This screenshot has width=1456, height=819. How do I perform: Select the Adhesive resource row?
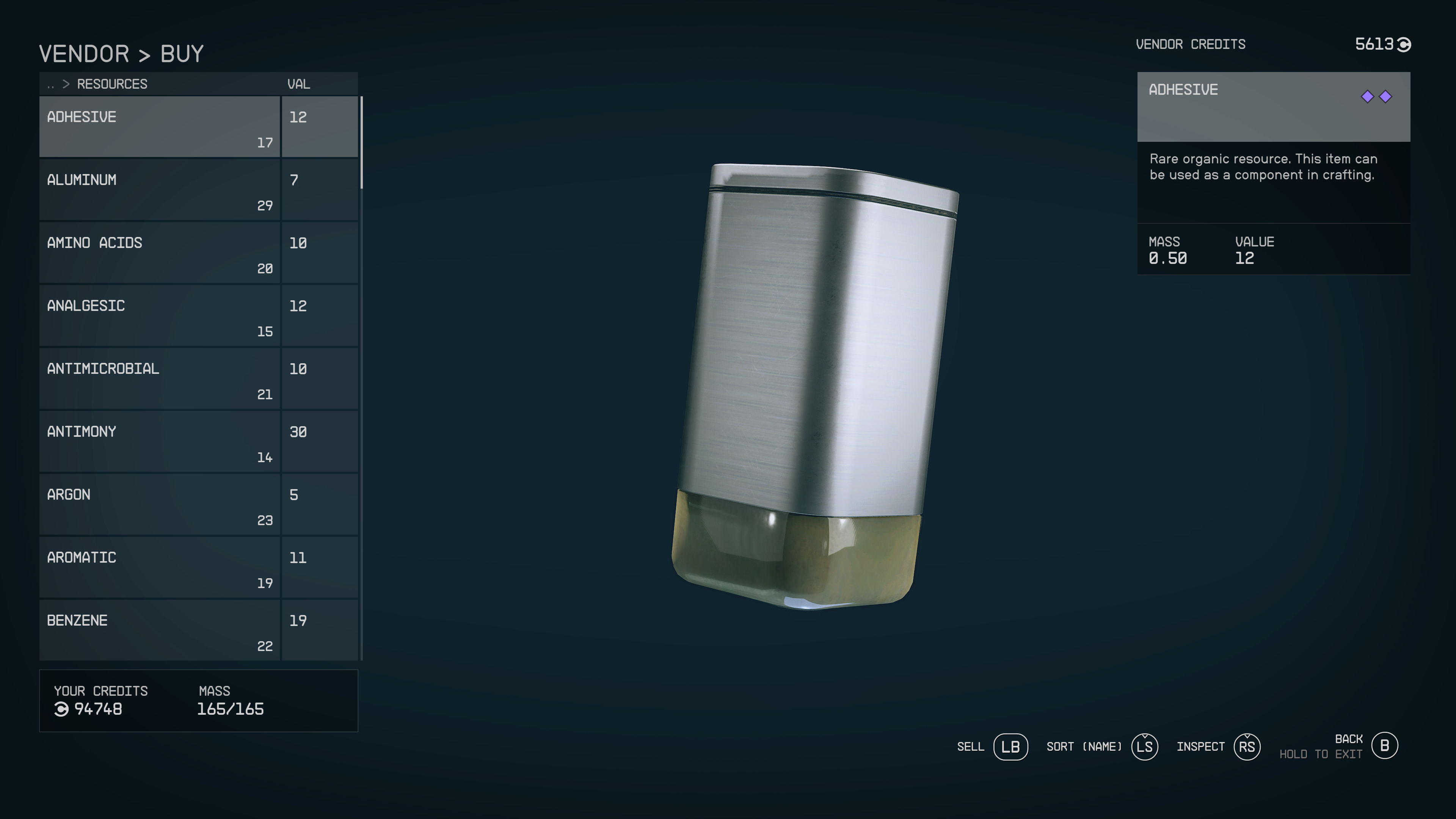[159, 127]
